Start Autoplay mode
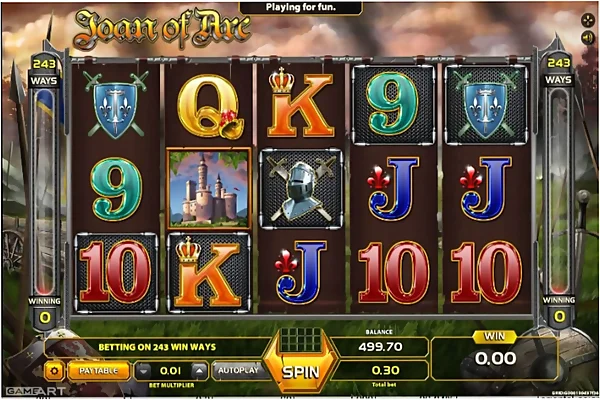Screen dimensions: 600x400 pyautogui.click(x=236, y=370)
